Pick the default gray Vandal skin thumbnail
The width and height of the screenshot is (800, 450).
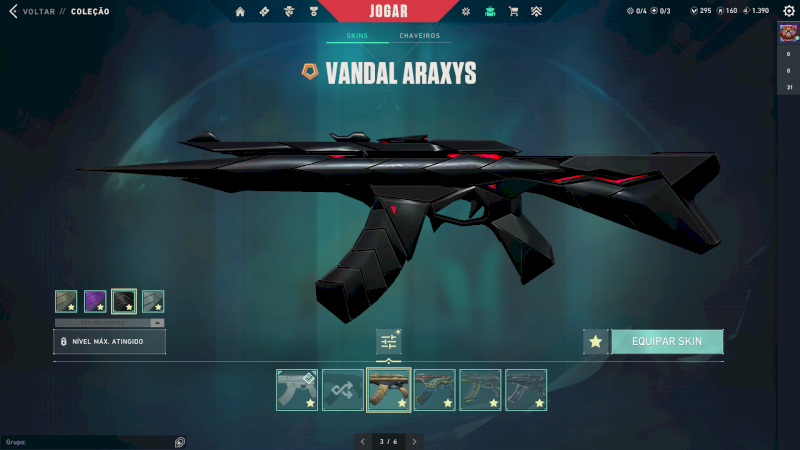coord(297,390)
